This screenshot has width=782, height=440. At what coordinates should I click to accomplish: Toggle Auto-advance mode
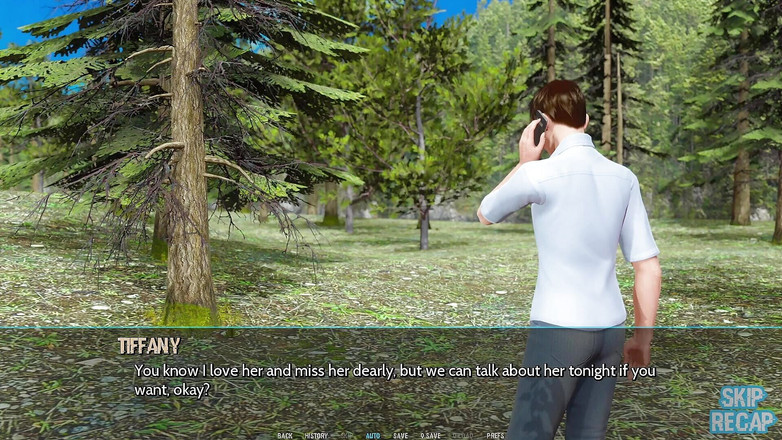pyautogui.click(x=373, y=436)
